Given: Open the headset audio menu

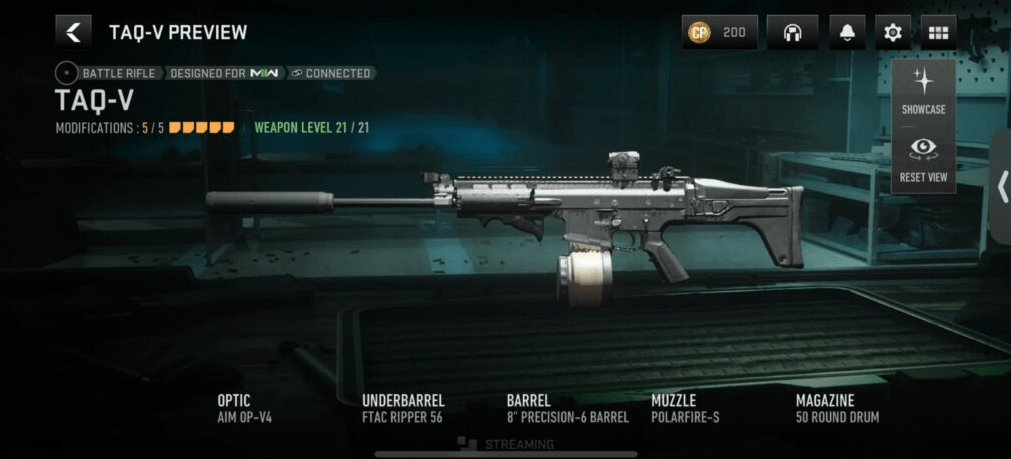Looking at the screenshot, I should coord(792,32).
